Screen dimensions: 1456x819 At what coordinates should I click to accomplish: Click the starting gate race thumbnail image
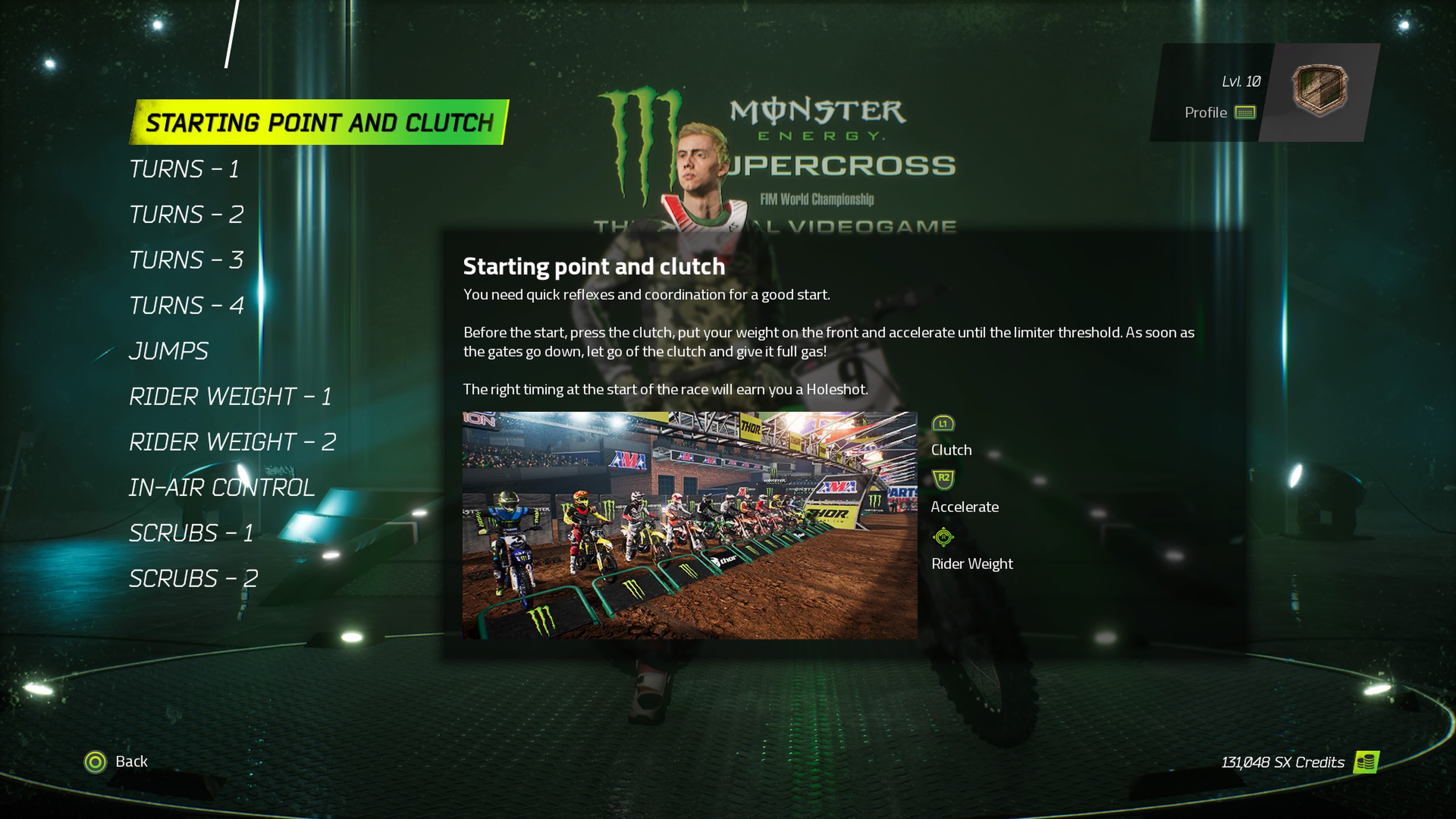(691, 524)
